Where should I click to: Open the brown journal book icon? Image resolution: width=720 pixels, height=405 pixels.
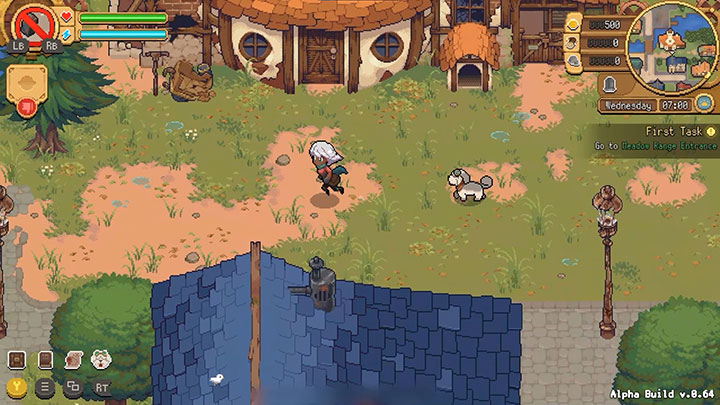[x=44, y=359]
